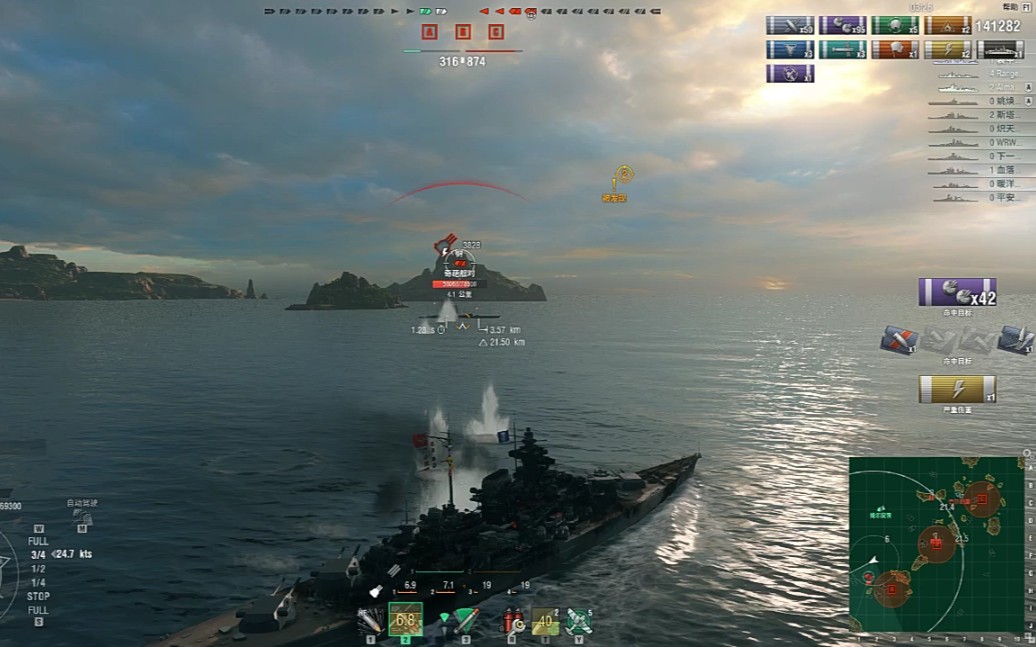Click the WRW player row in team list
Screen dimensions: 1036x647
click(x=980, y=143)
